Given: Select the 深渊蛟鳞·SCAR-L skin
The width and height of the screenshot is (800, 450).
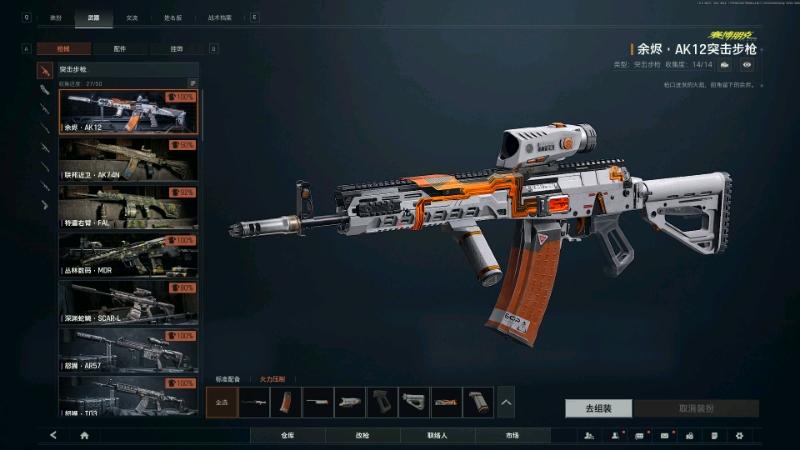Looking at the screenshot, I should 128,302.
